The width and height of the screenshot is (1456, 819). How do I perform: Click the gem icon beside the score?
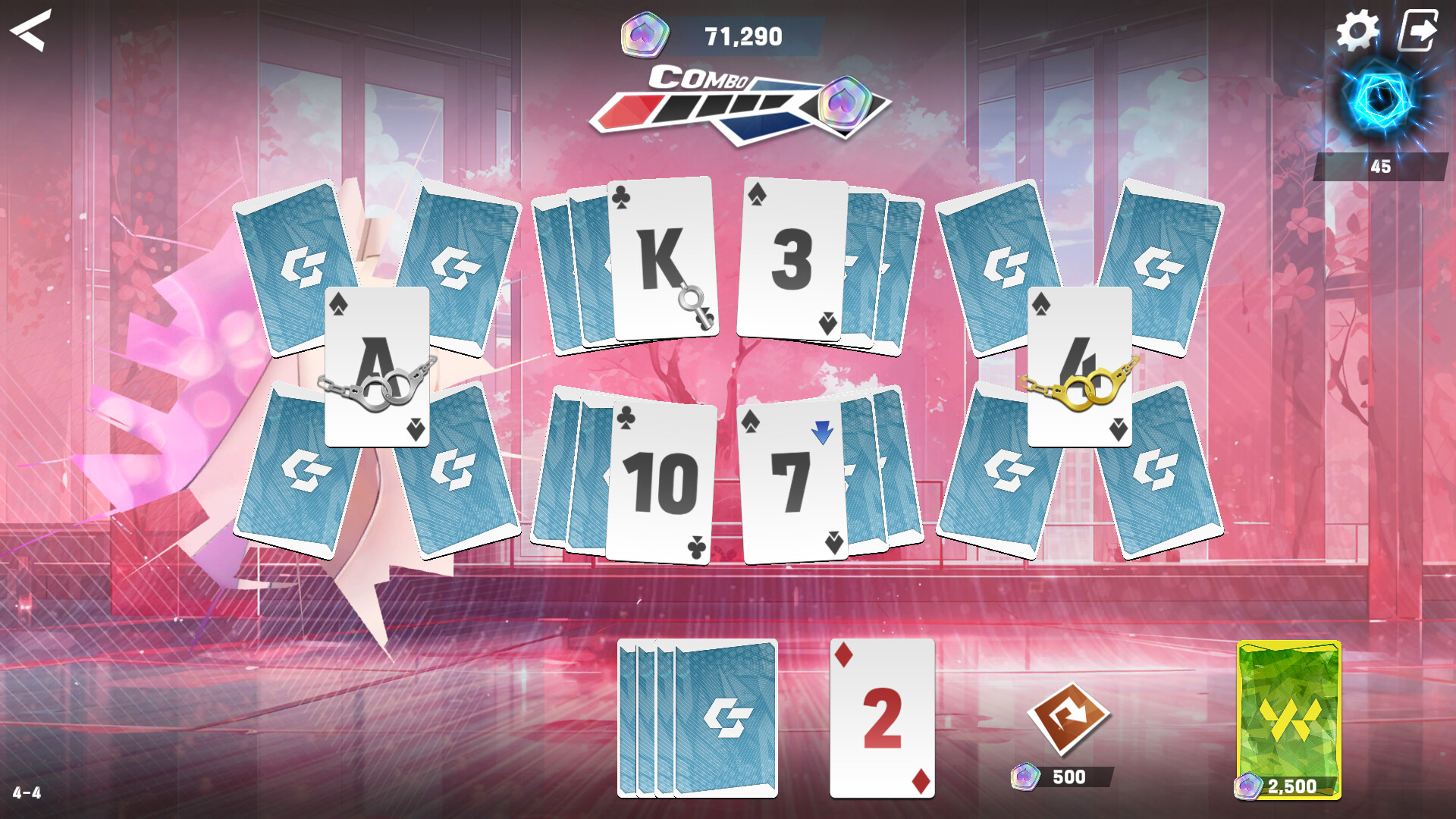tap(645, 33)
